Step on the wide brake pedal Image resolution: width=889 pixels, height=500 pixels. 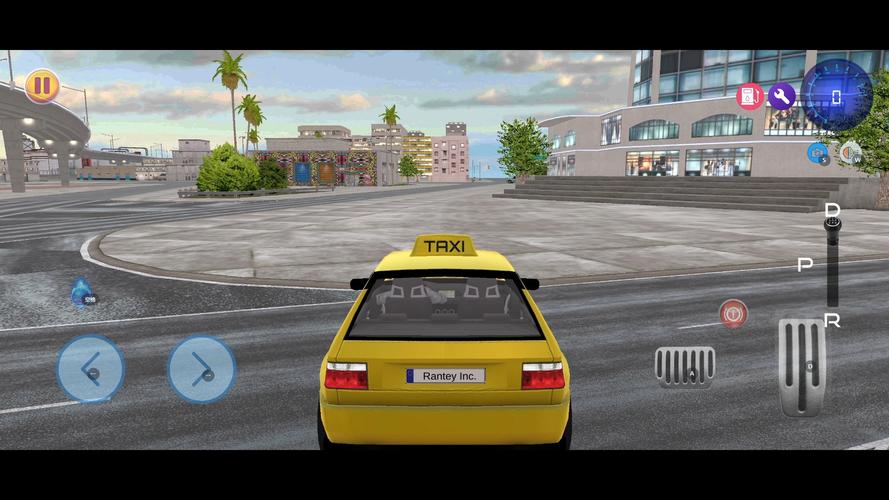pyautogui.click(x=685, y=367)
